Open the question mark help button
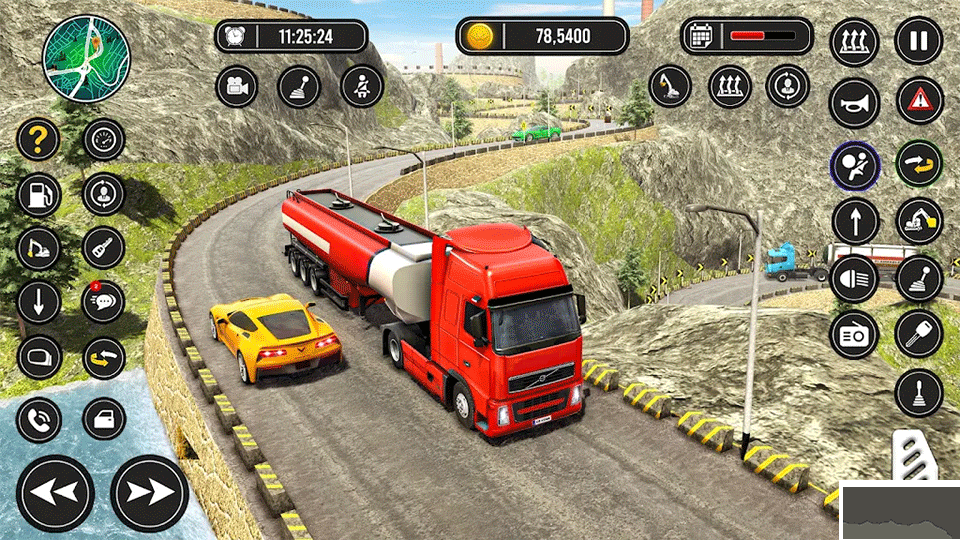Image resolution: width=960 pixels, height=540 pixels. (x=38, y=140)
